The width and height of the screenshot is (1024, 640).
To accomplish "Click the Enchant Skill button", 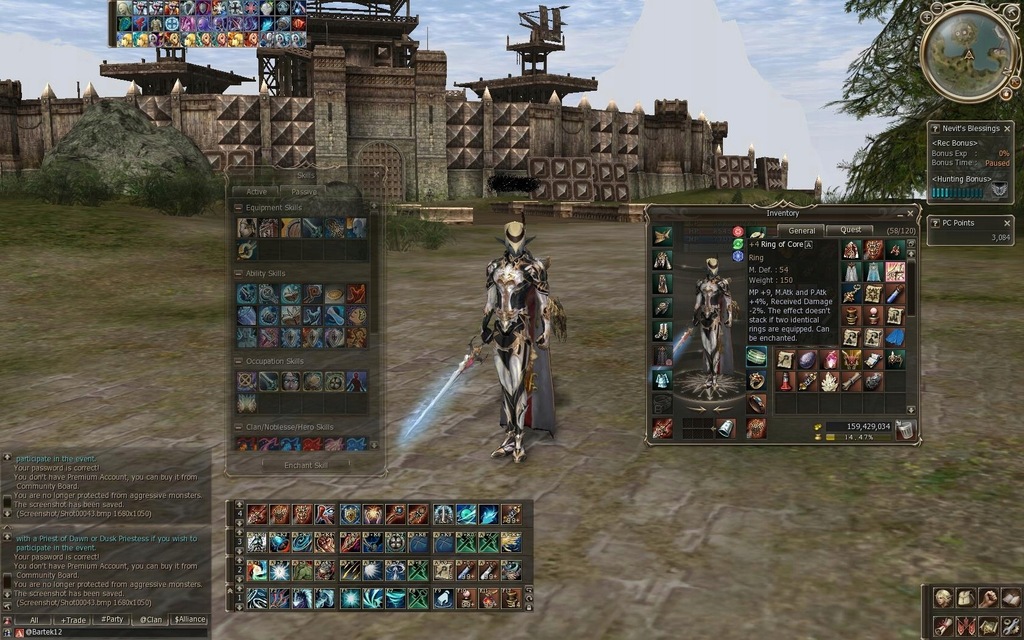I will (306, 464).
